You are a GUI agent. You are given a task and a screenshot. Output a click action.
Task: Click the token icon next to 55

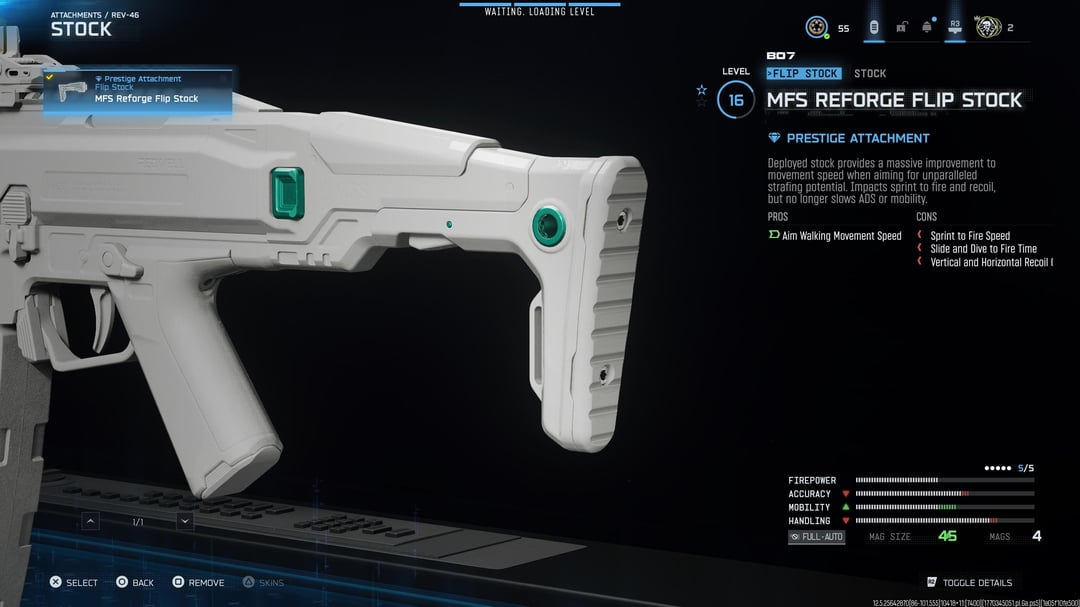pyautogui.click(x=817, y=27)
